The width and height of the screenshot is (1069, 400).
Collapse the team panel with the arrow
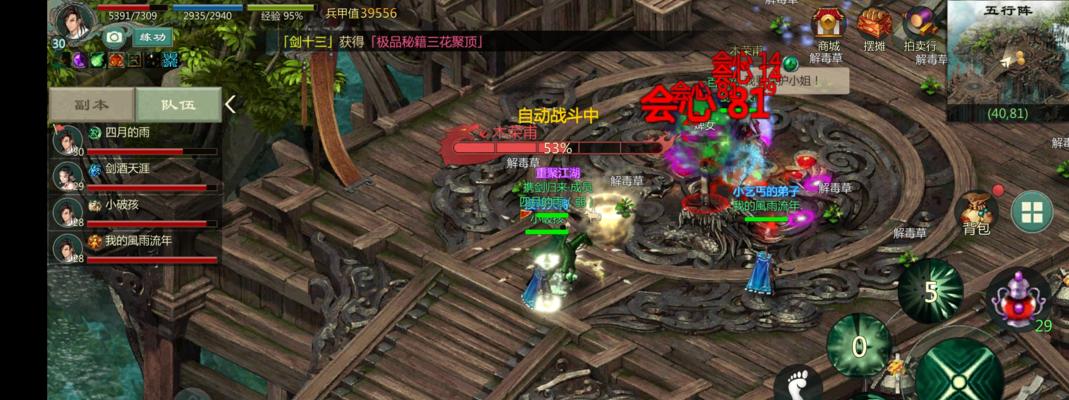(x=231, y=104)
